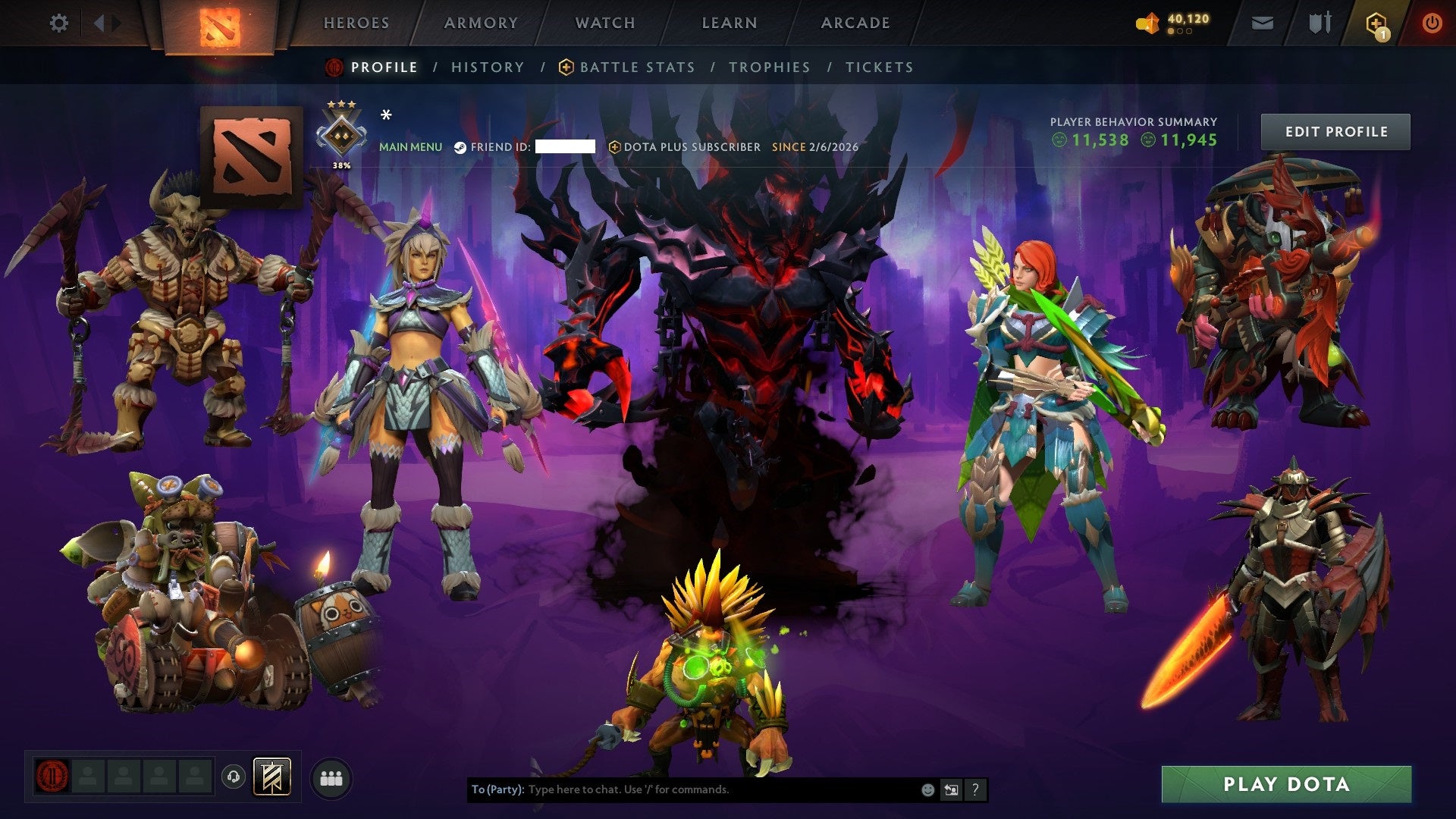Click the screenshot share icon beside chat
This screenshot has width=1456, height=819.
(x=951, y=789)
